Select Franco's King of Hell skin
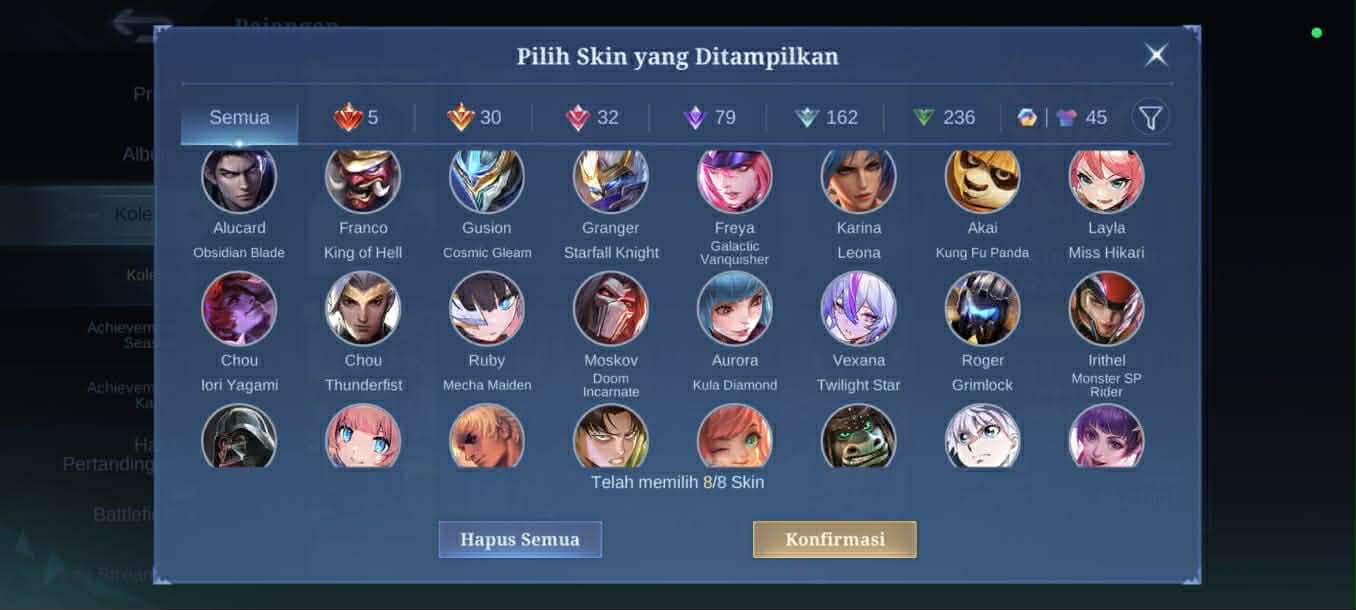The height and width of the screenshot is (610, 1356). (363, 180)
